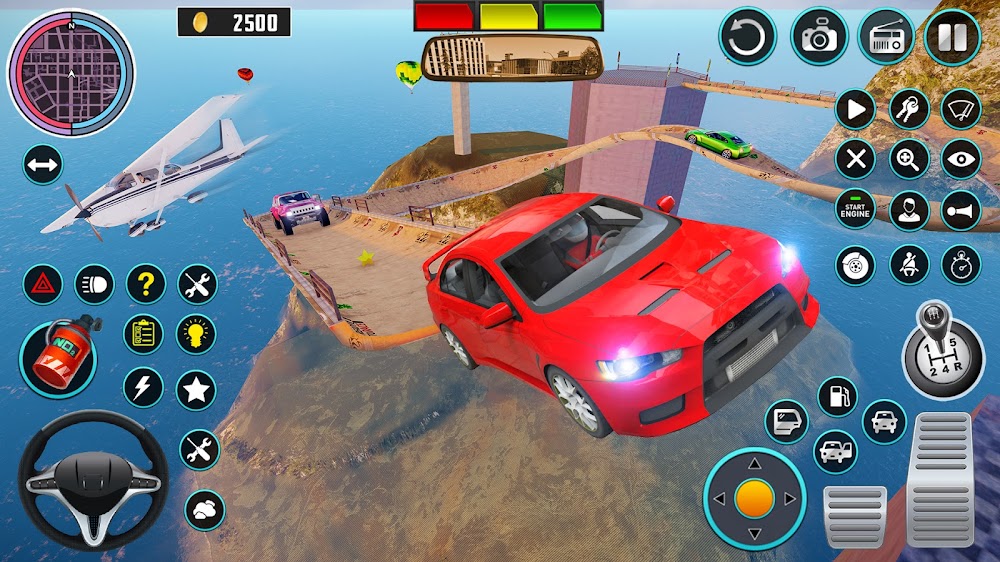
Task: Select the car keys icon
Action: [x=909, y=108]
